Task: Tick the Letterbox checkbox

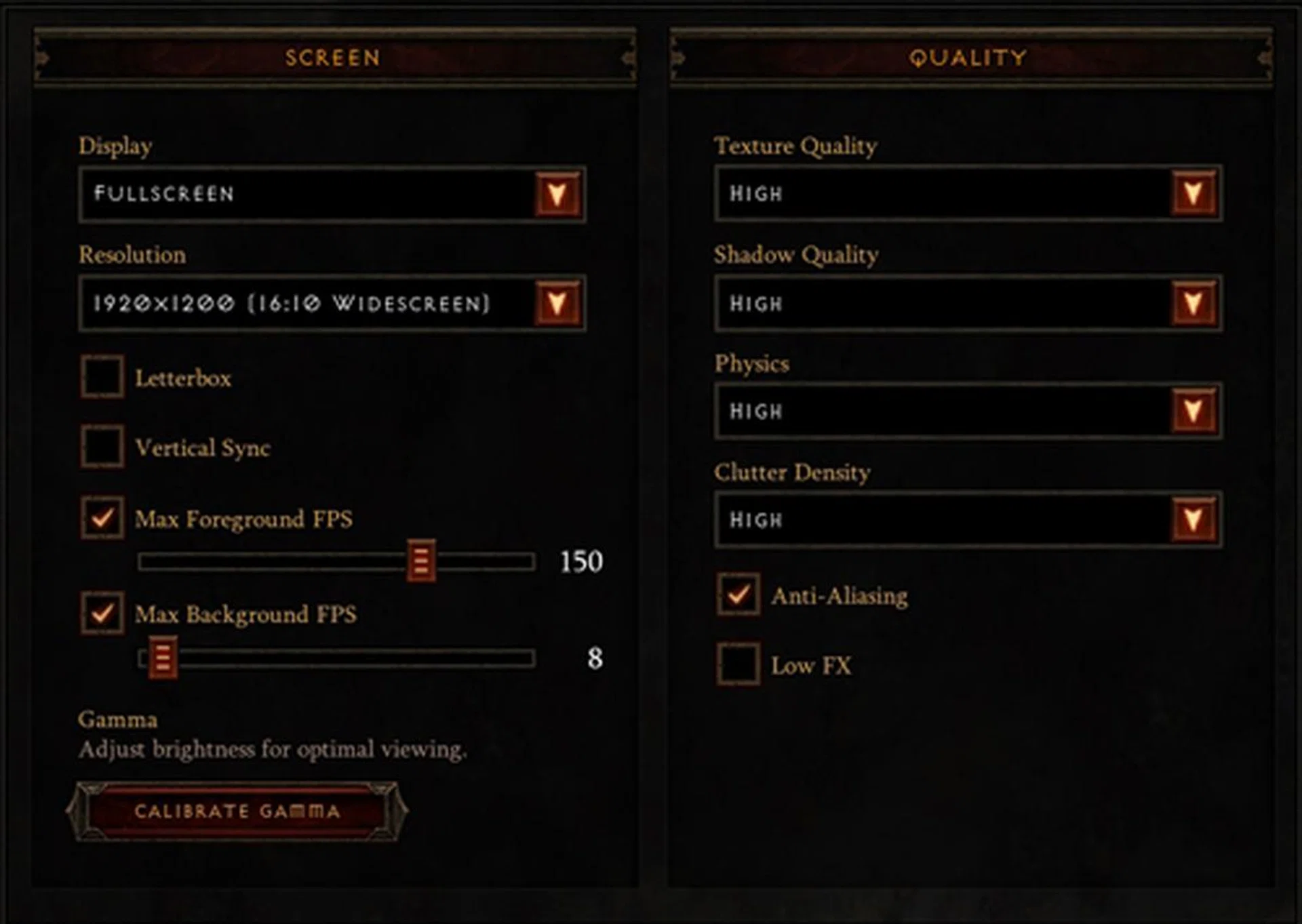Action: tap(102, 376)
